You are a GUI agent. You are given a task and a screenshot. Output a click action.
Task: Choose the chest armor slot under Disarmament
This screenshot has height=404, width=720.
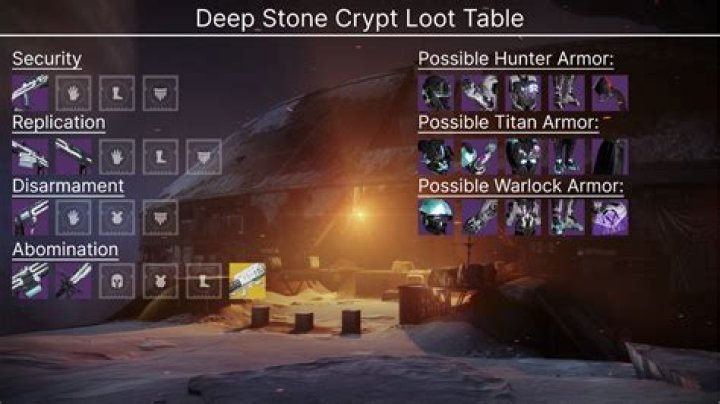[x=117, y=217]
